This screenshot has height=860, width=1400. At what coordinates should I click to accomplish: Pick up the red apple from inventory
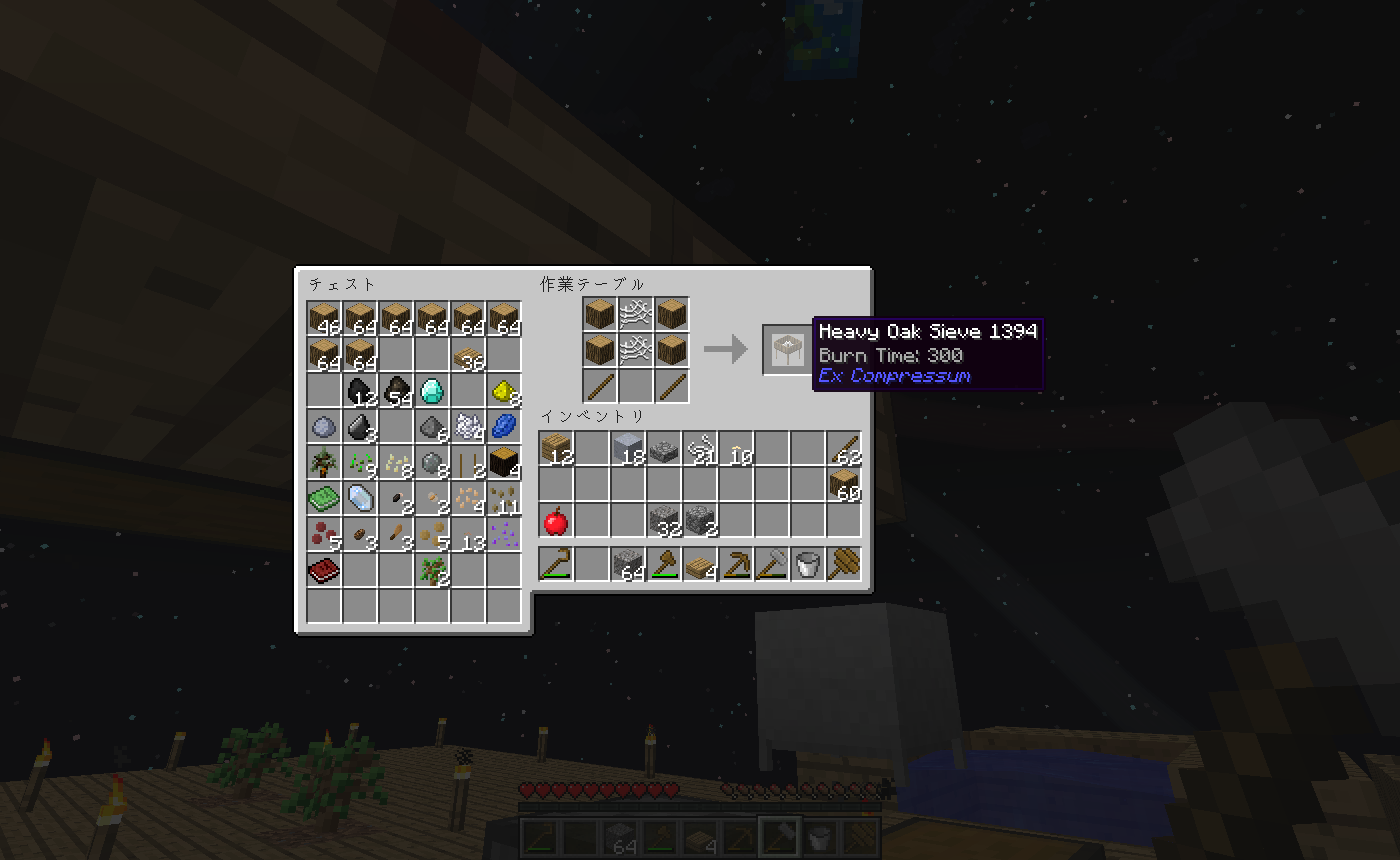[x=556, y=521]
